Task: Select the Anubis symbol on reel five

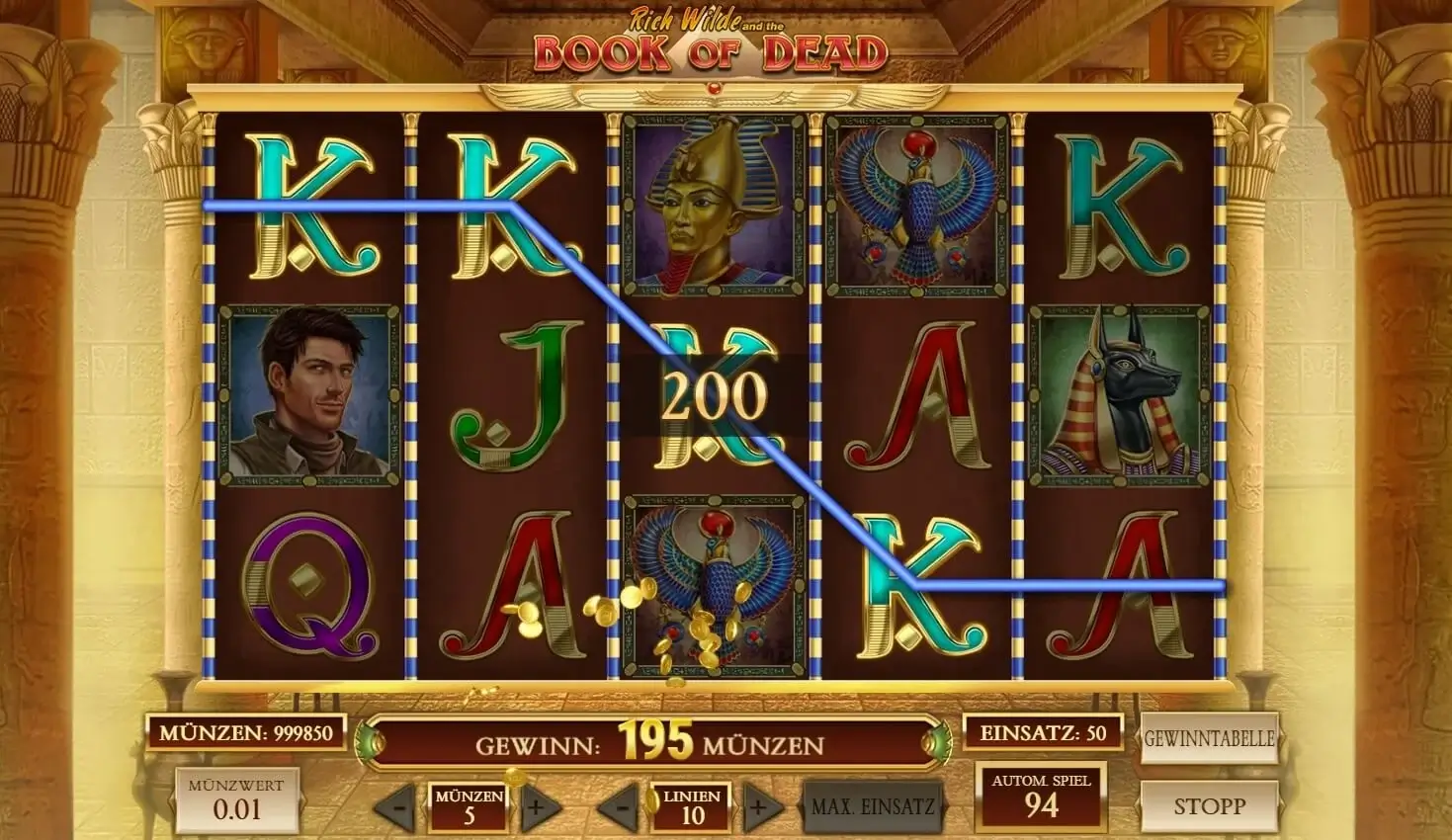Action: 1122,394
